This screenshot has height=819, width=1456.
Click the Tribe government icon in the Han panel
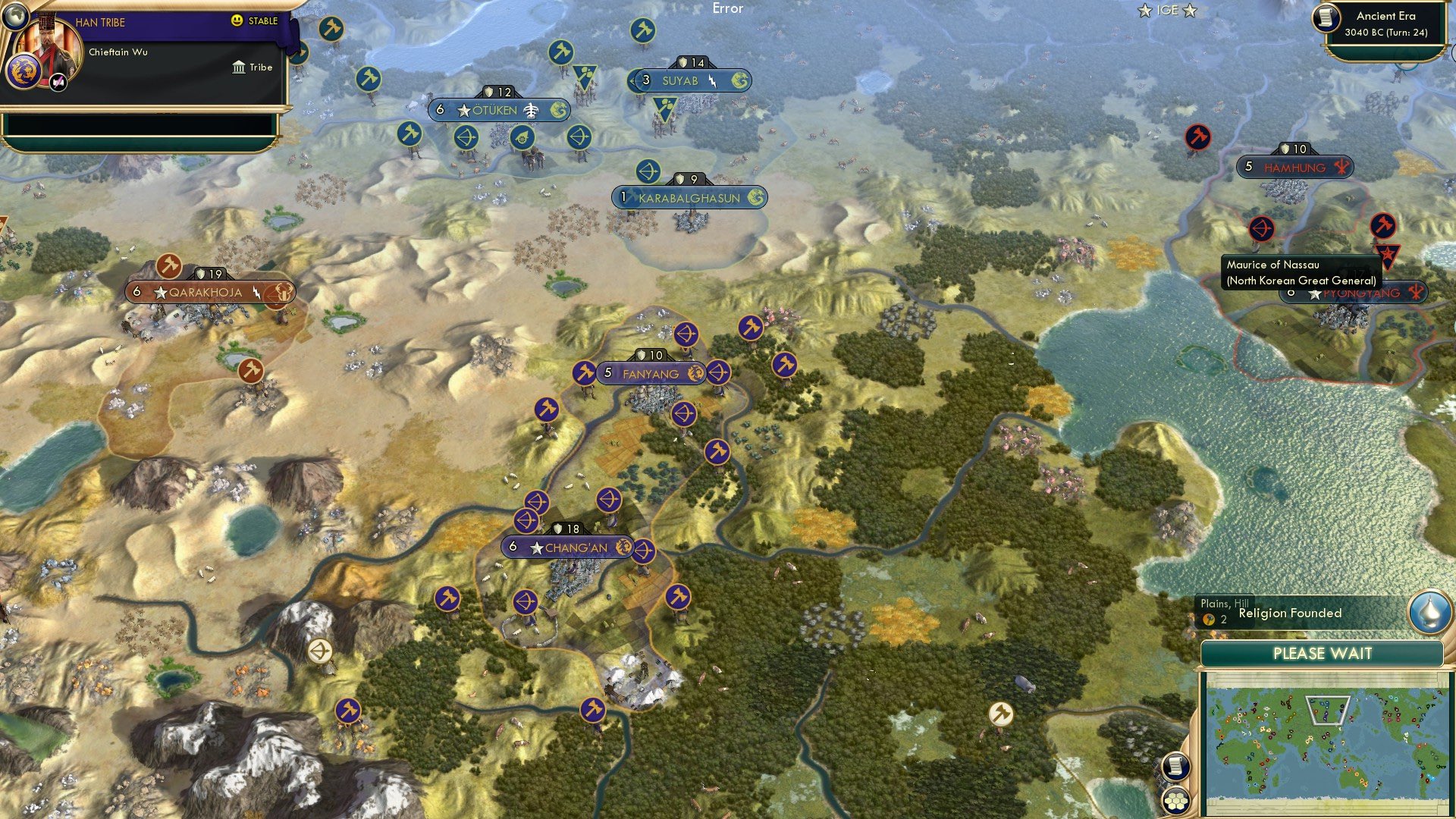click(x=239, y=67)
